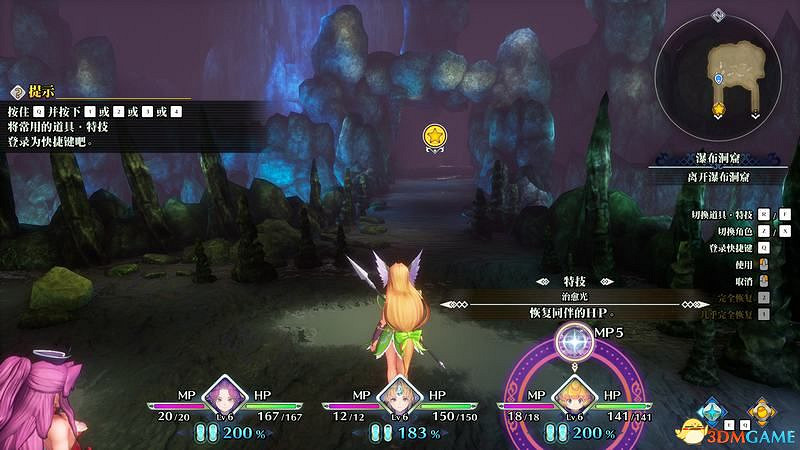Click the circular cave minimap

(722, 76)
